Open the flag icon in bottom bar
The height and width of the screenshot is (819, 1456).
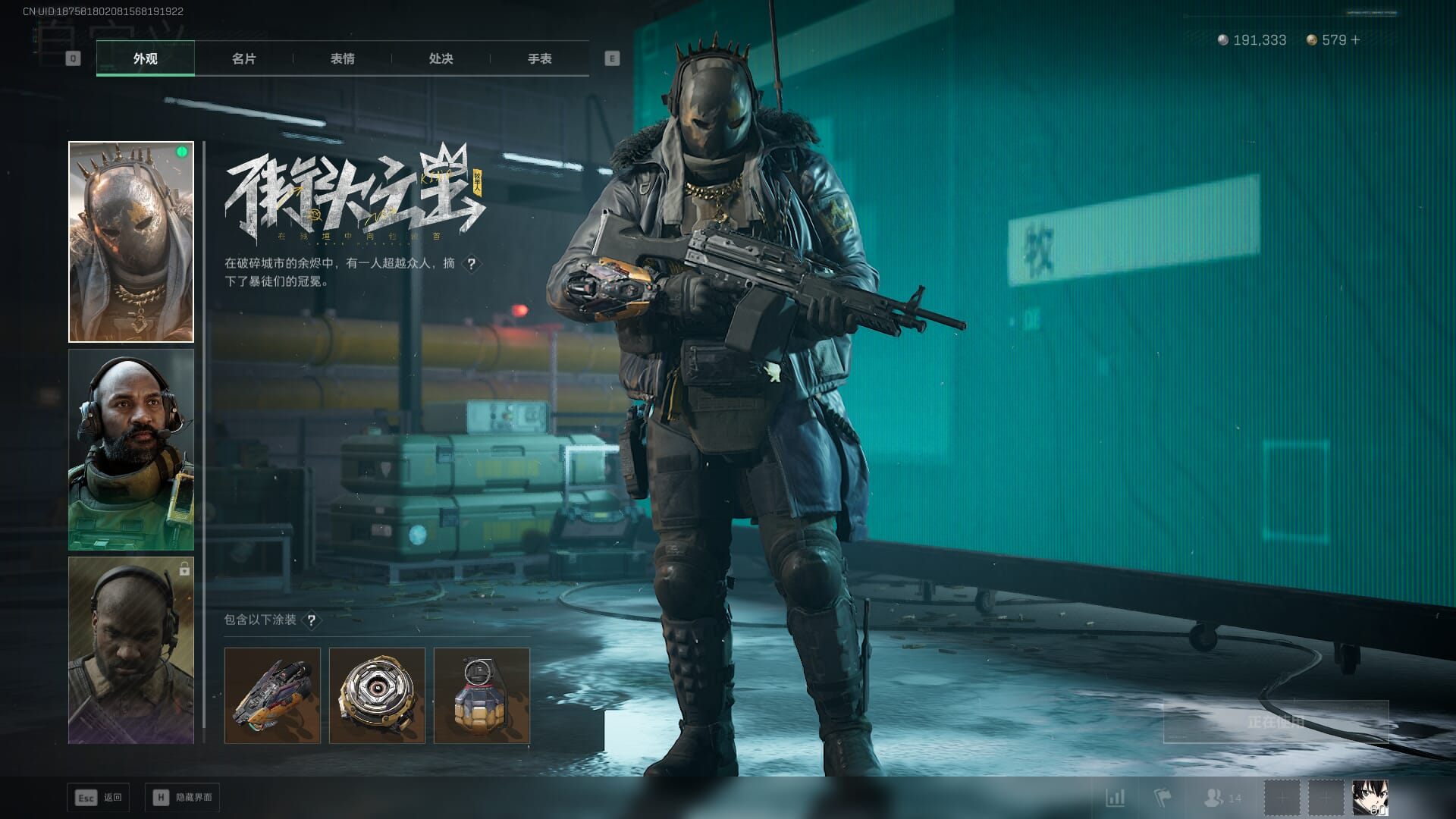(x=1162, y=798)
